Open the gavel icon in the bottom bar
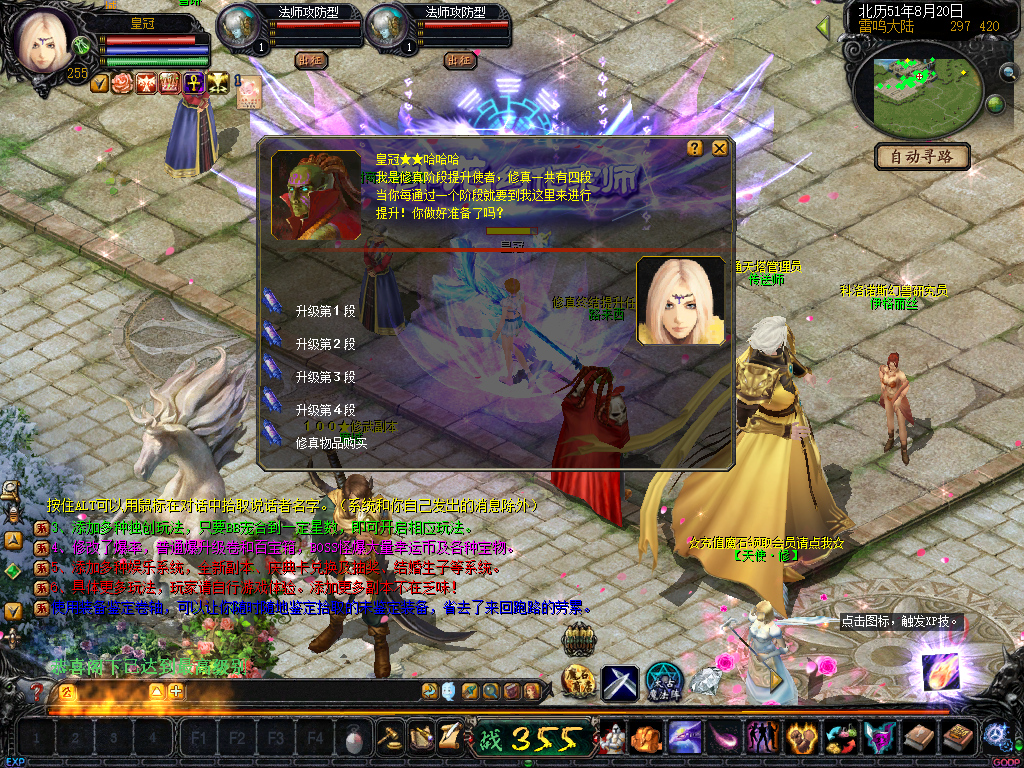 [389, 737]
